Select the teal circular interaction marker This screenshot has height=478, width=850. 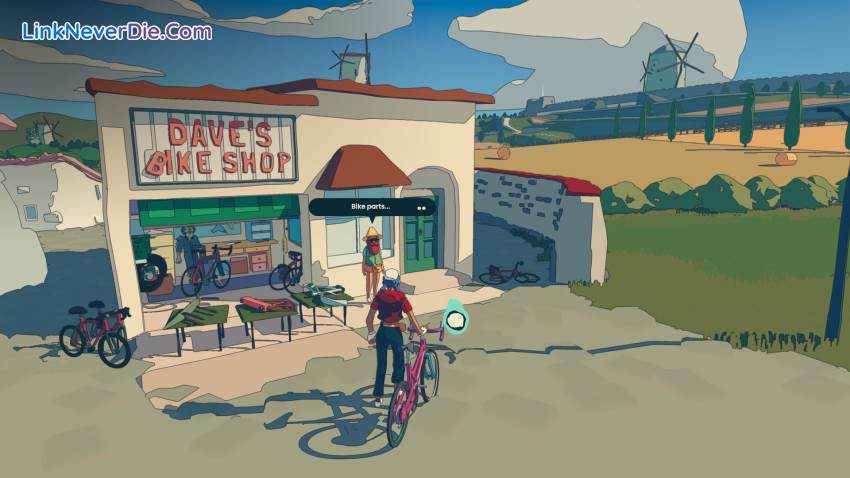pyautogui.click(x=456, y=320)
